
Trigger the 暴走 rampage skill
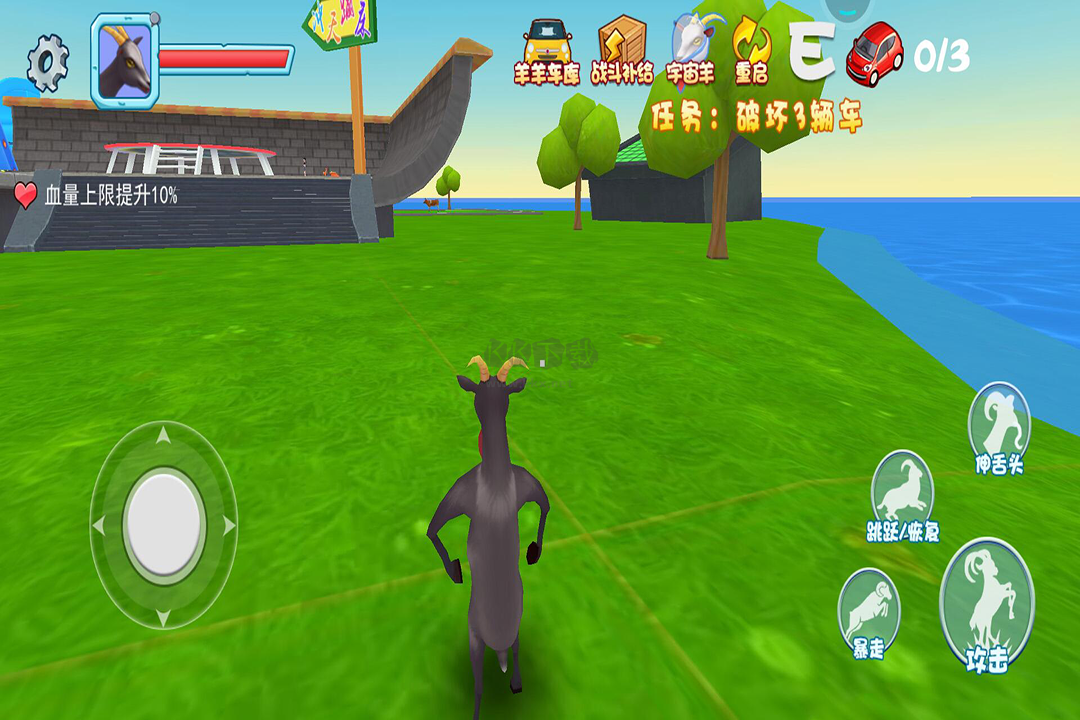point(868,612)
